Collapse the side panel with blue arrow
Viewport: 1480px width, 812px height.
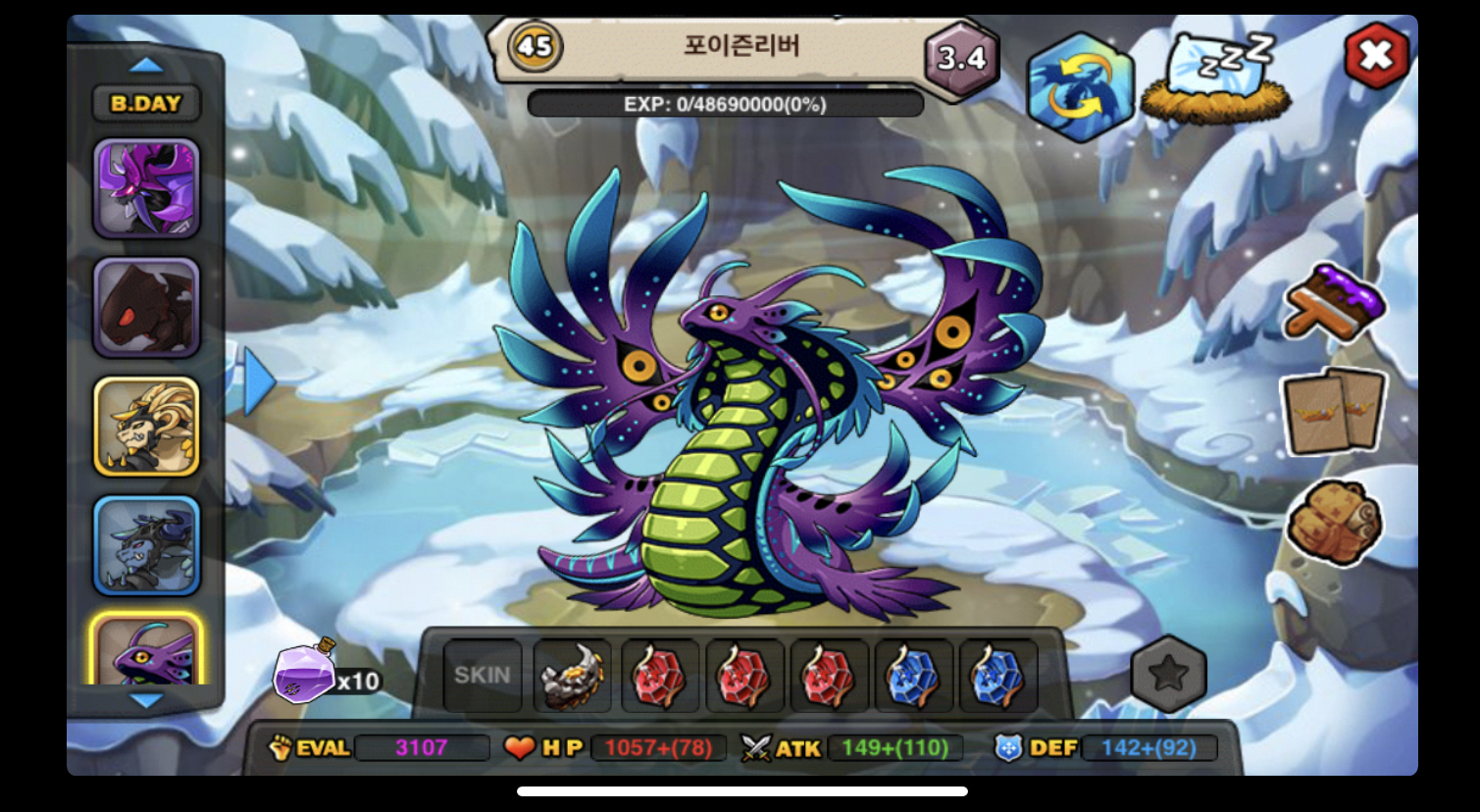pos(257,382)
